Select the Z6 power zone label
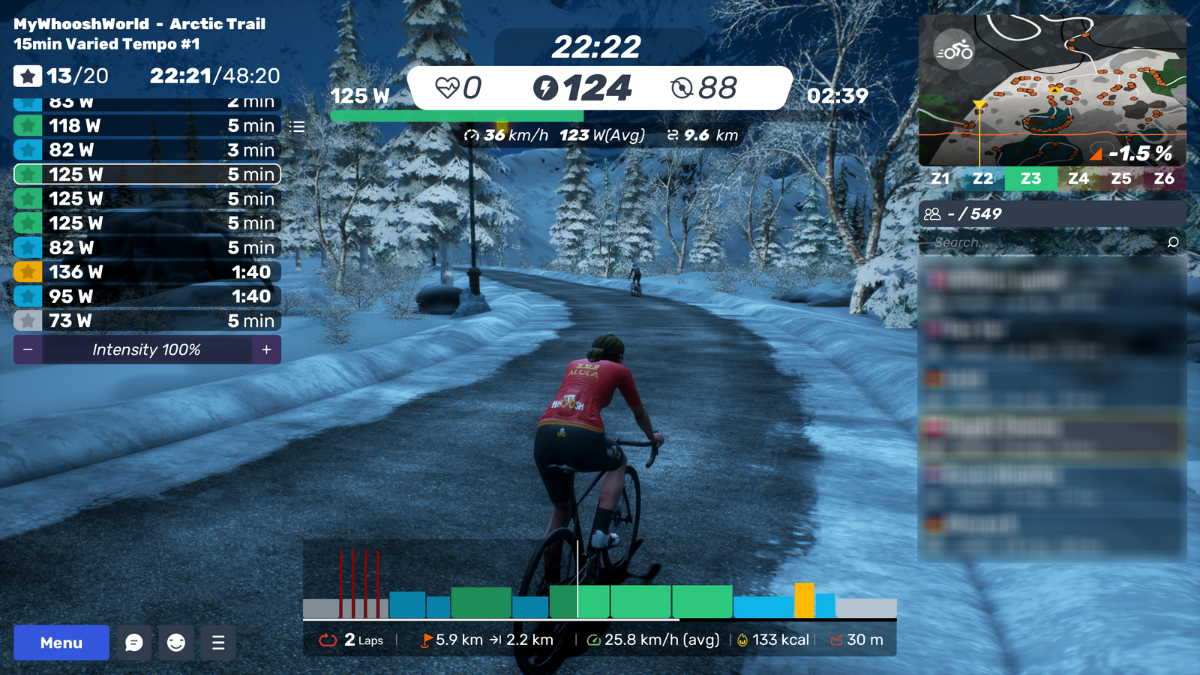The height and width of the screenshot is (675, 1200). (x=1164, y=179)
